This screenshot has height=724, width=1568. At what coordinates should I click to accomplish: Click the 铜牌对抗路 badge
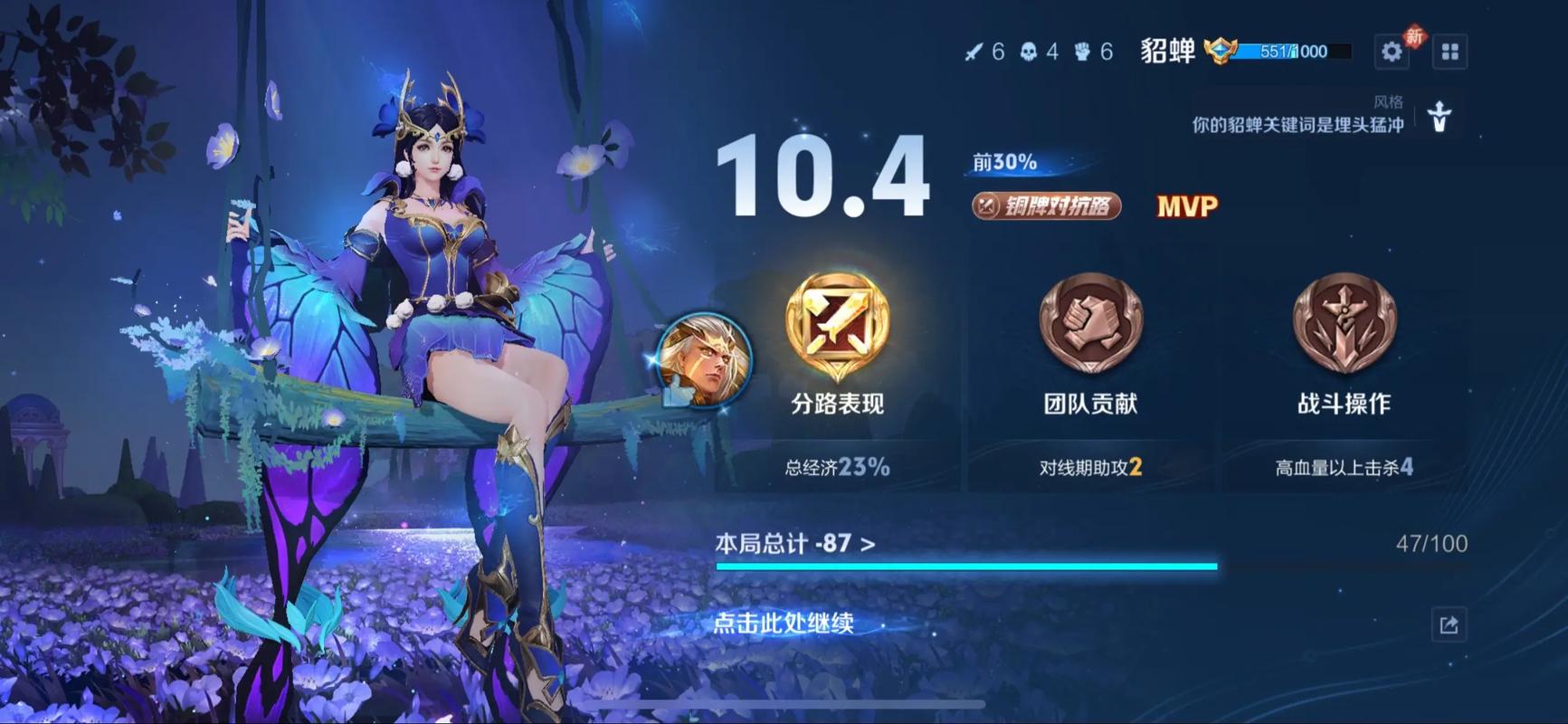point(1048,207)
